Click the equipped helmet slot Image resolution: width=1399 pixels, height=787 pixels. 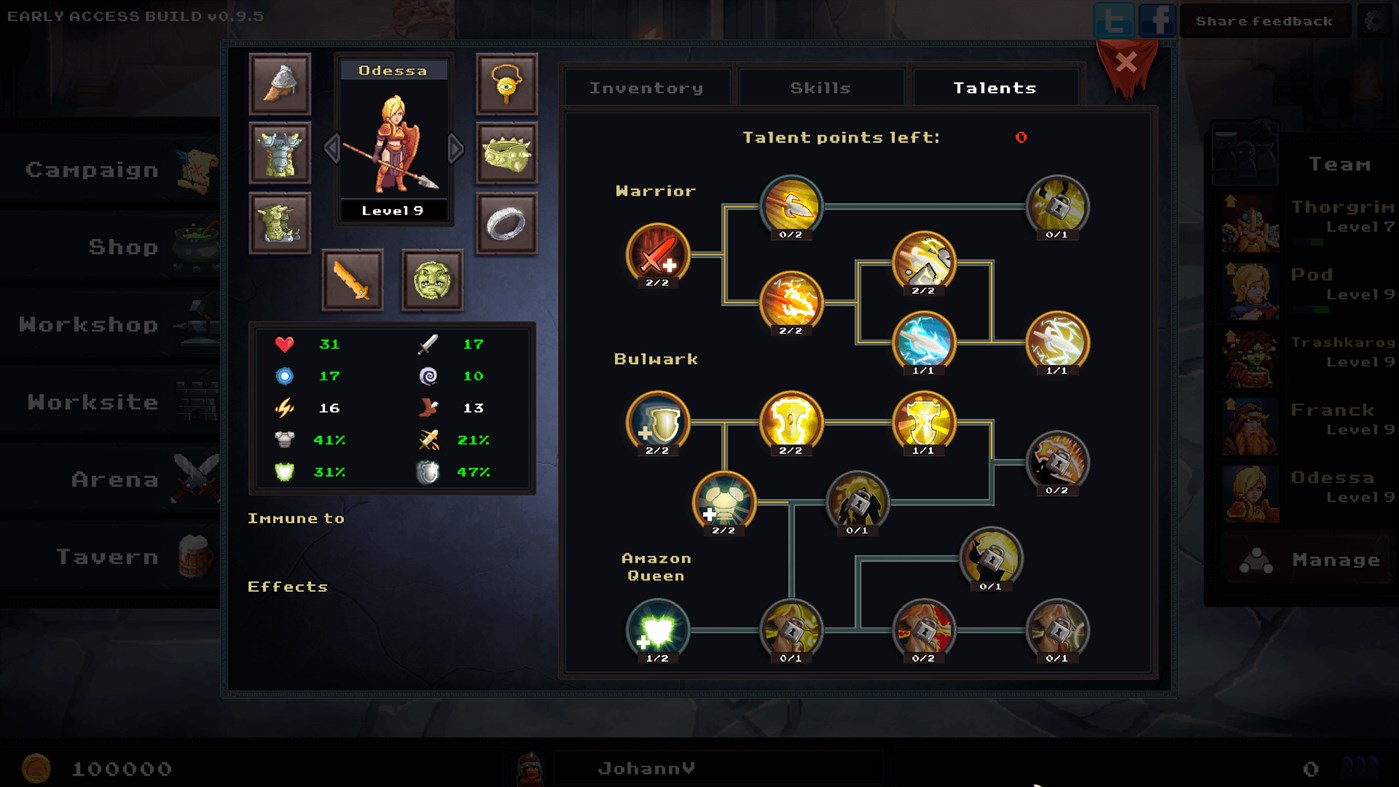click(279, 82)
